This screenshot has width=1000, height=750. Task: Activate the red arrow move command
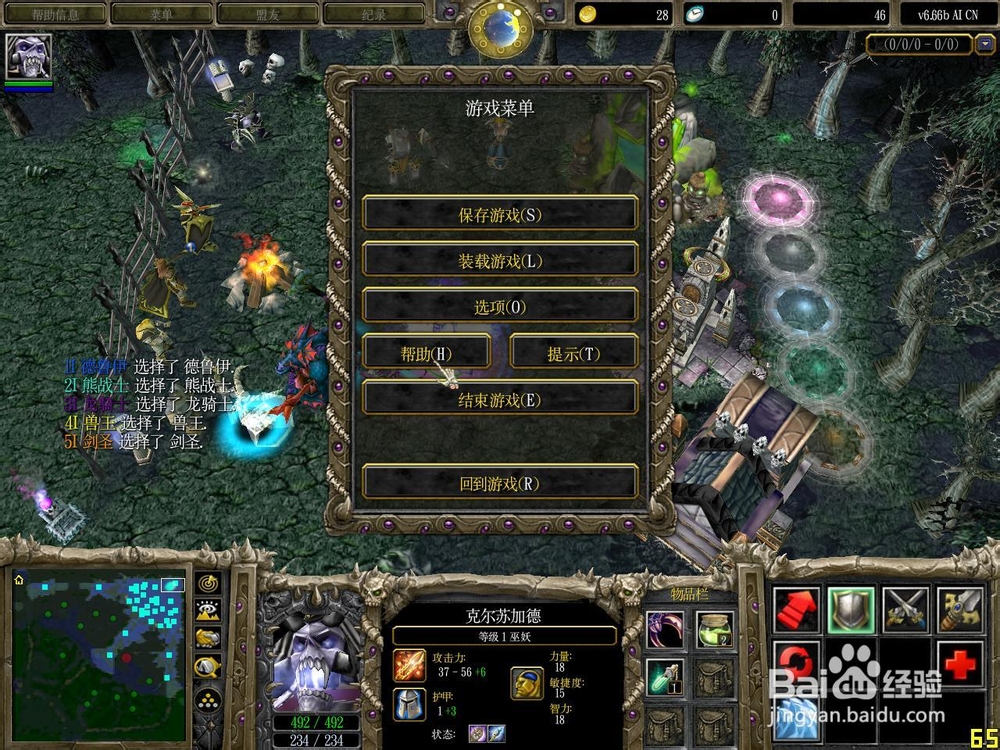point(797,609)
